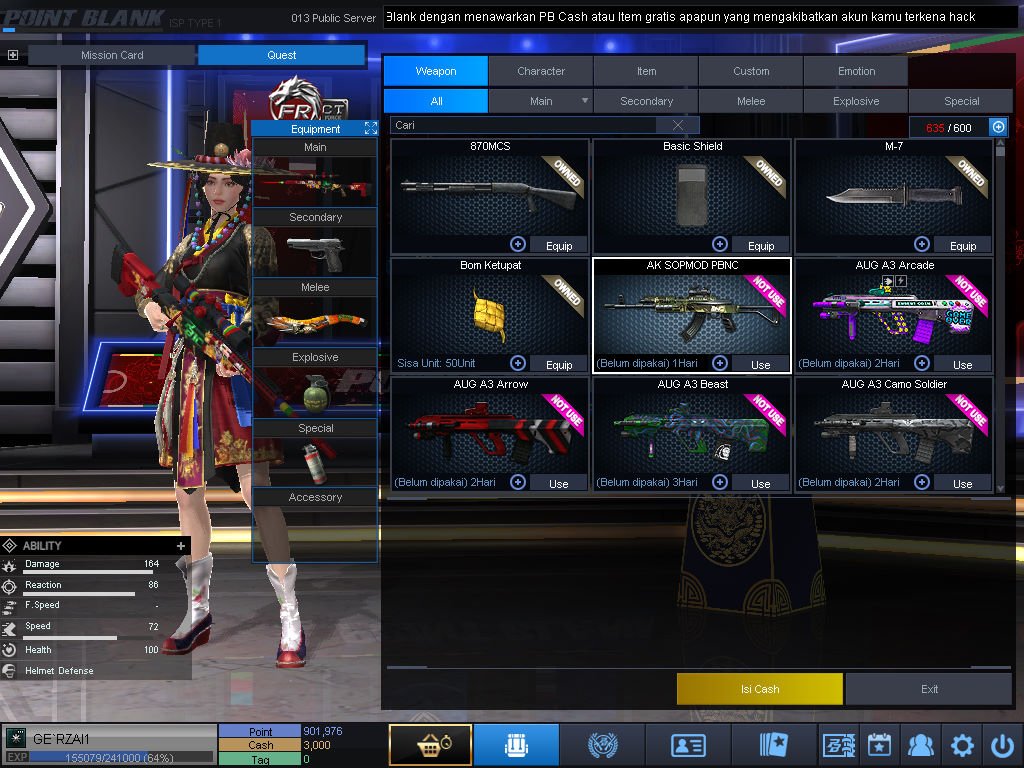The height and width of the screenshot is (768, 1024).
Task: Equip the Bom Ketupat item
Action: click(x=559, y=365)
